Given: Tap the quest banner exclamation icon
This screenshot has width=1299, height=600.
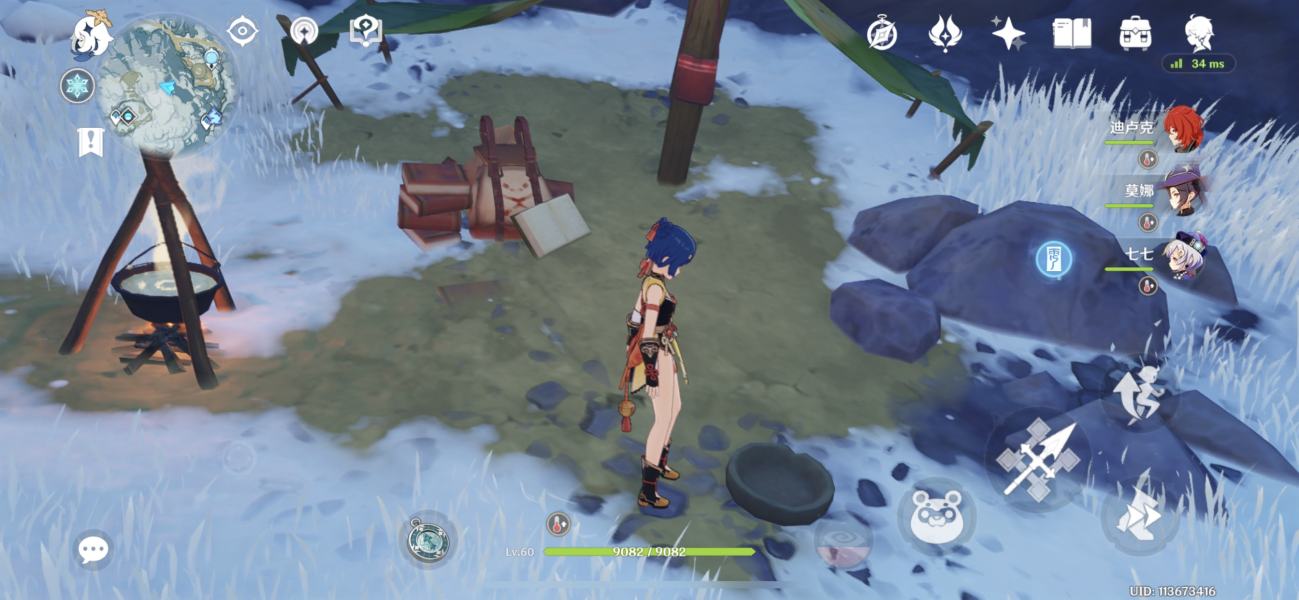Looking at the screenshot, I should click(90, 142).
